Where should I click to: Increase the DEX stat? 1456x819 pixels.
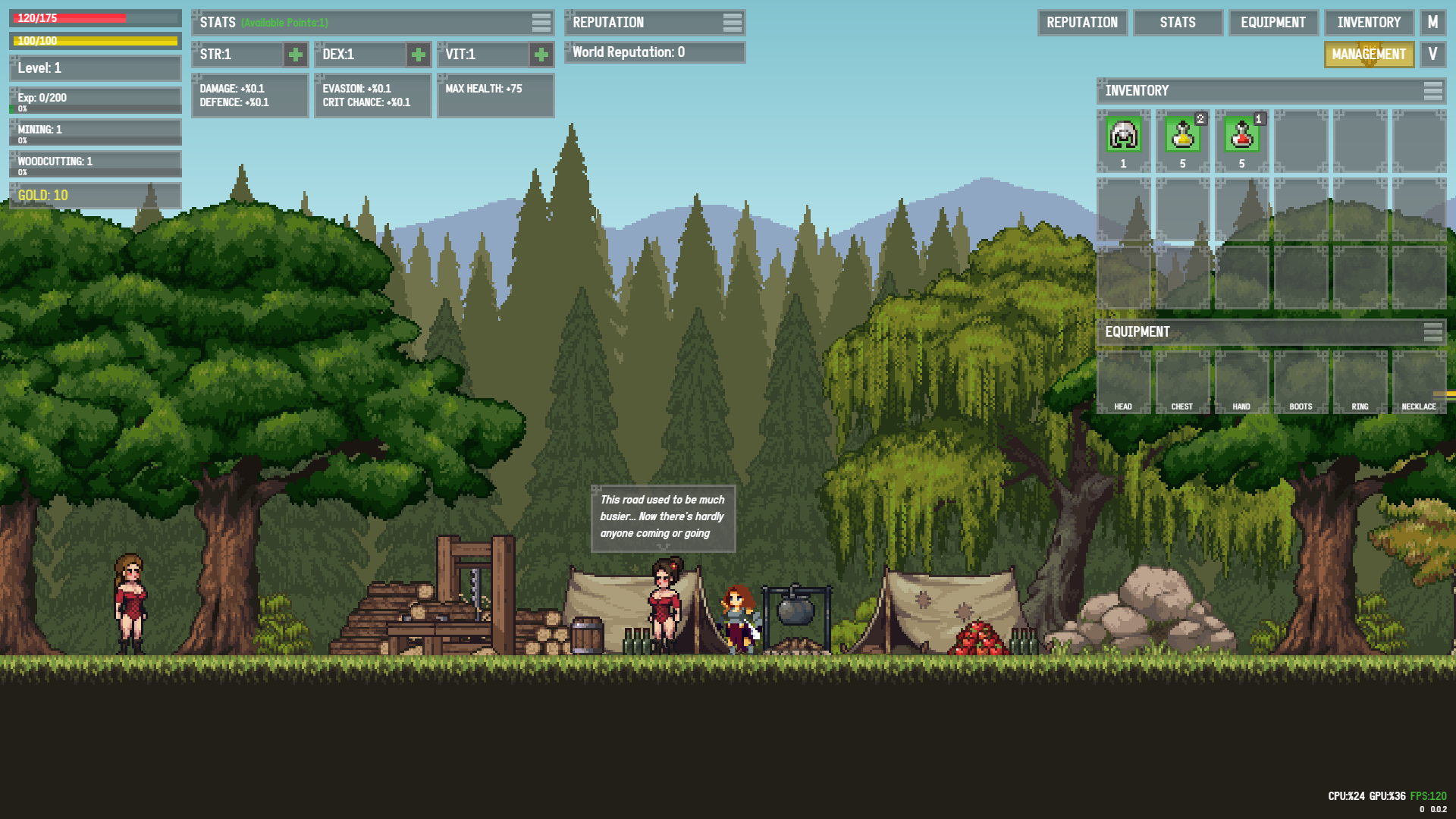coord(418,55)
